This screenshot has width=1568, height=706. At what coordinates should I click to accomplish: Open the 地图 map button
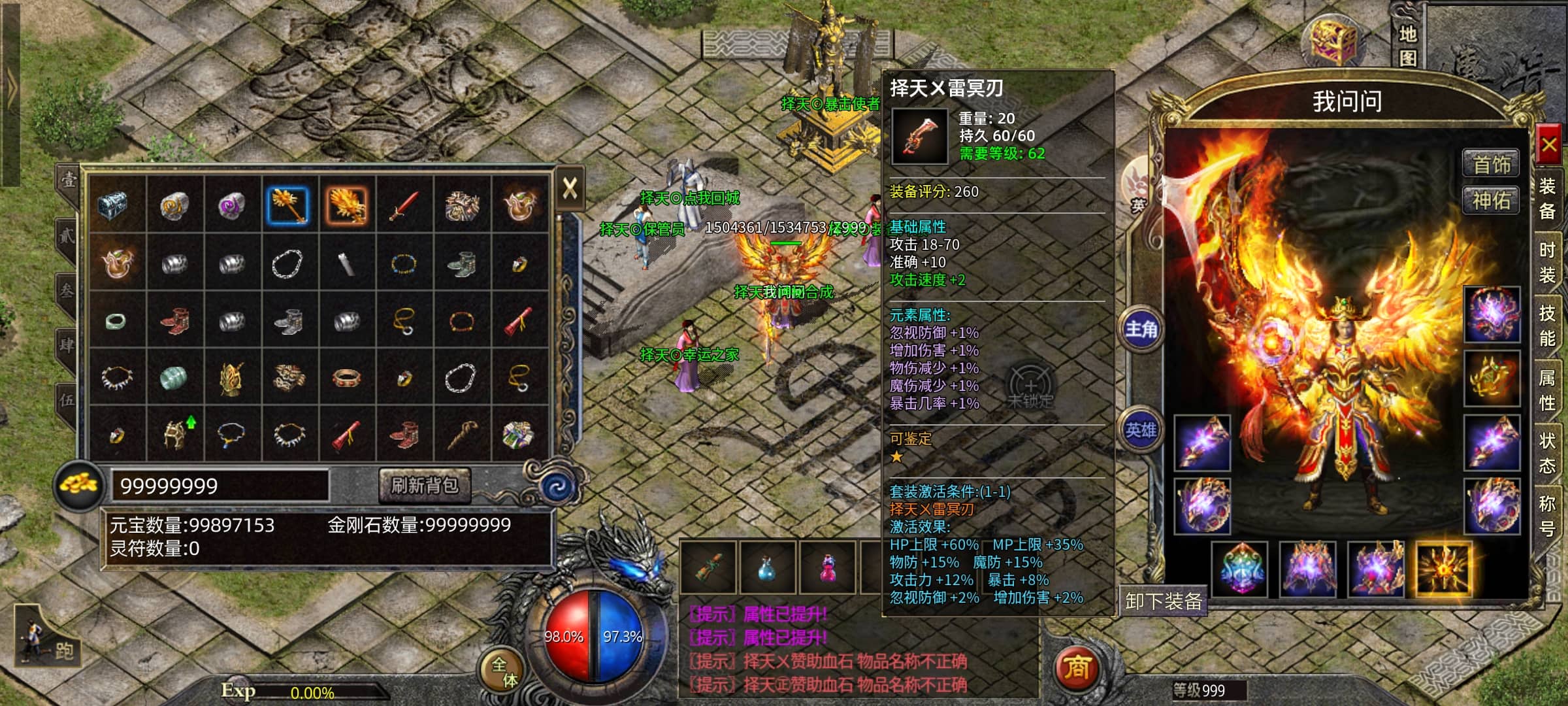1408,46
